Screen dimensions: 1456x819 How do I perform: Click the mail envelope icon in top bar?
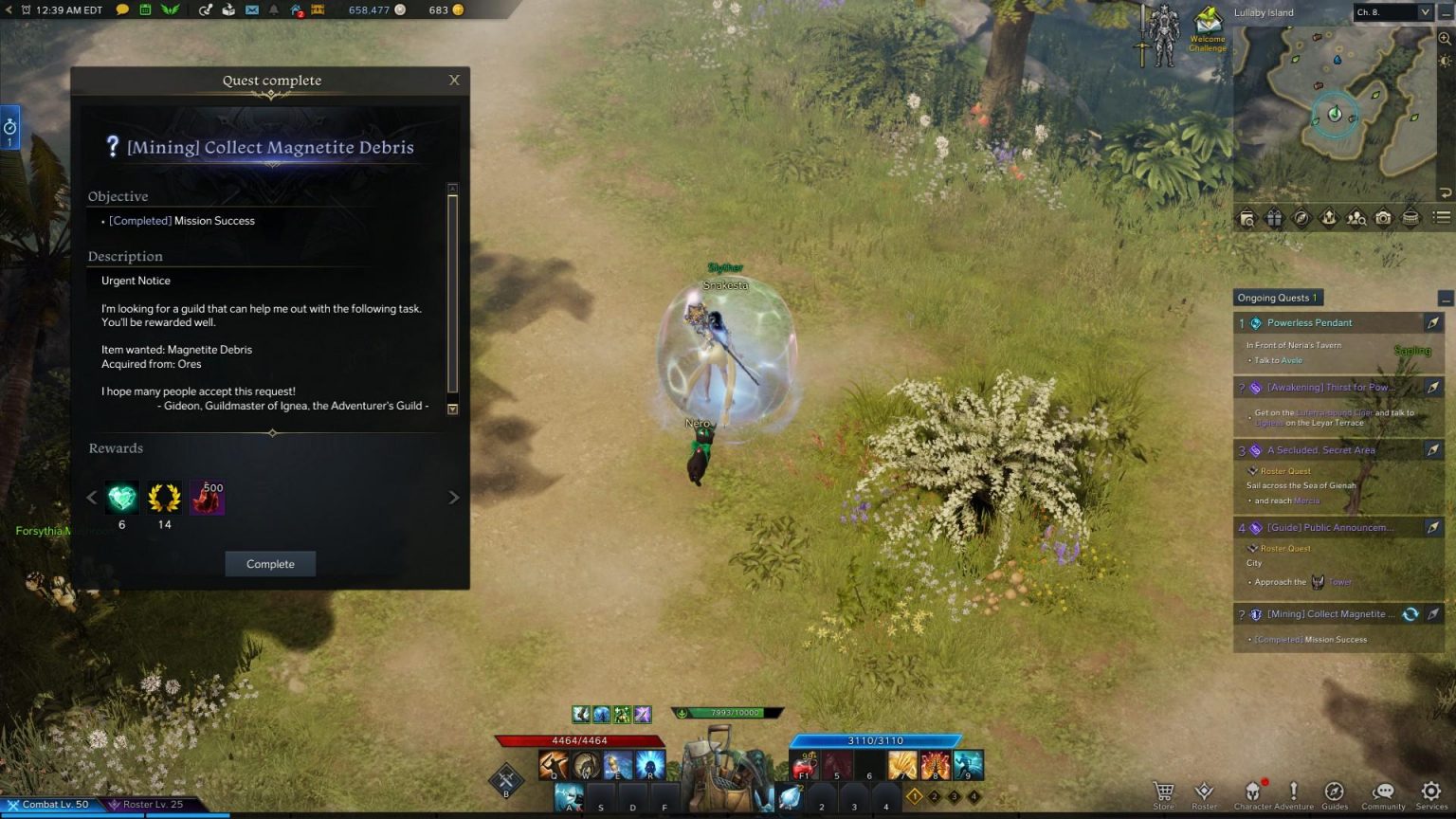click(250, 11)
